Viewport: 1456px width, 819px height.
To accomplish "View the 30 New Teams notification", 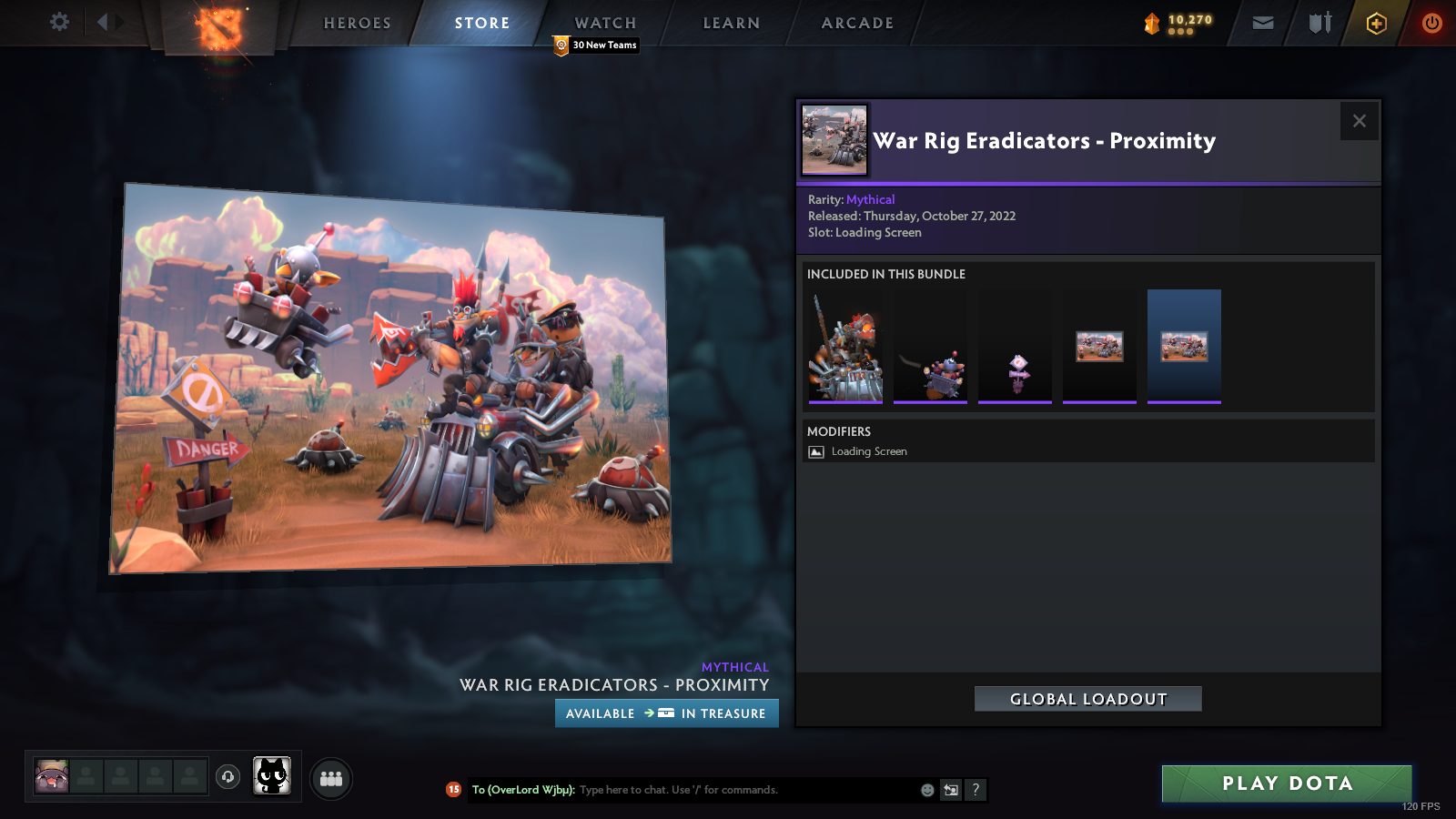I will [x=594, y=45].
